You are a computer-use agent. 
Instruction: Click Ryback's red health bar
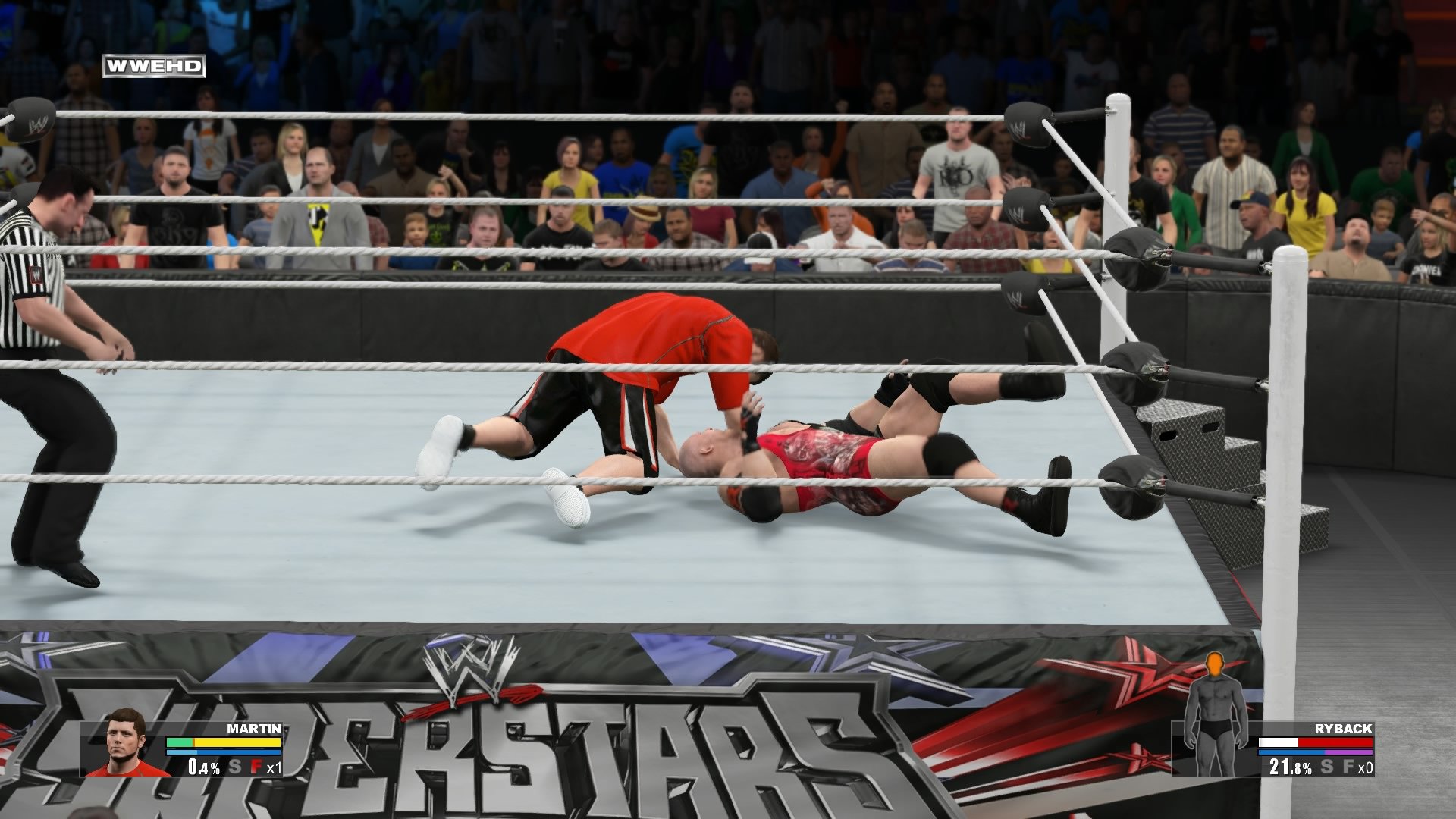(1335, 742)
